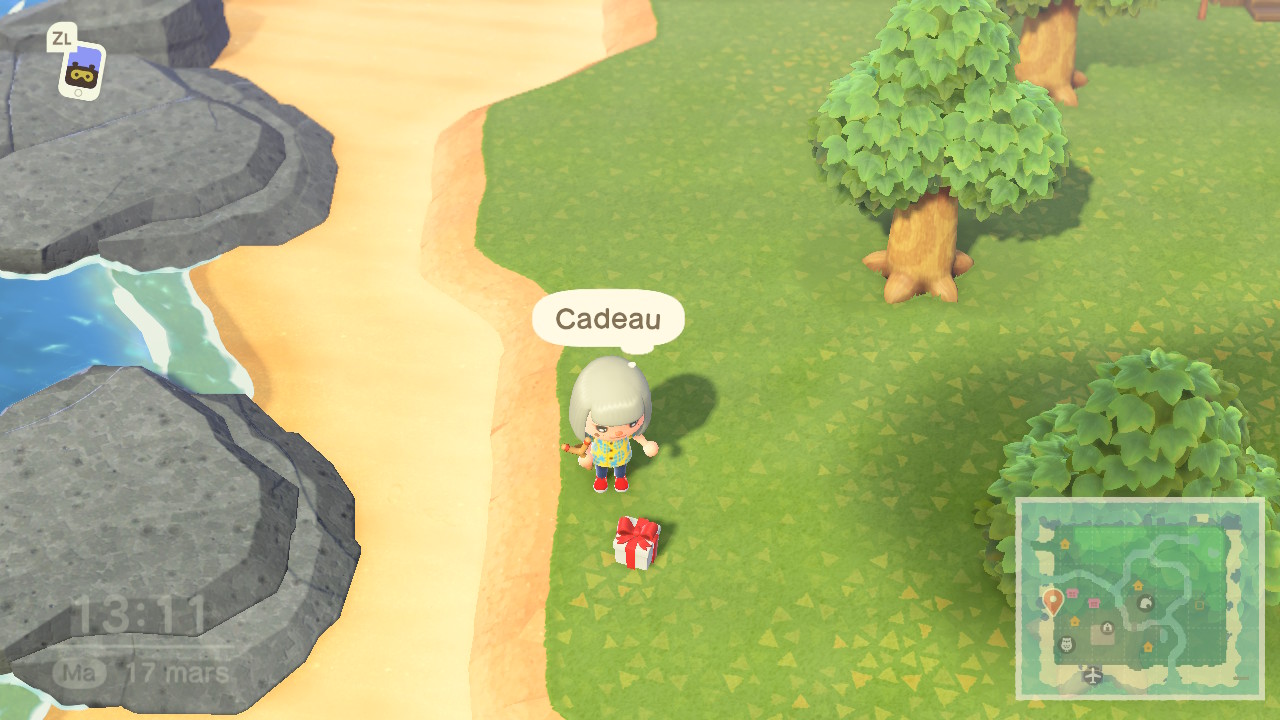This screenshot has height=720, width=1280.
Task: Select the player character
Action: 610,430
